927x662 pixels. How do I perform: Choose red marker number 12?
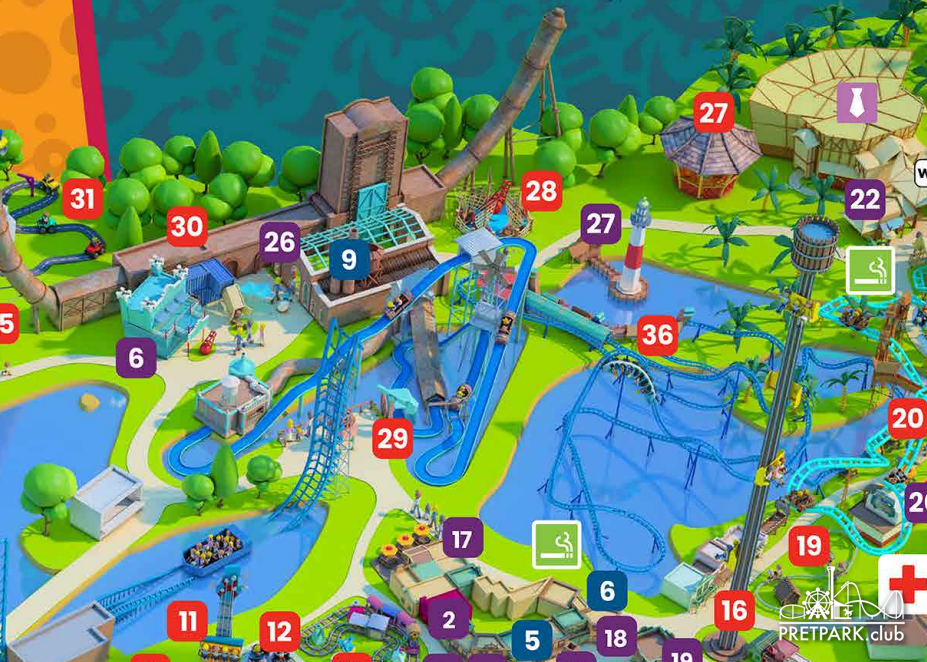[280, 632]
